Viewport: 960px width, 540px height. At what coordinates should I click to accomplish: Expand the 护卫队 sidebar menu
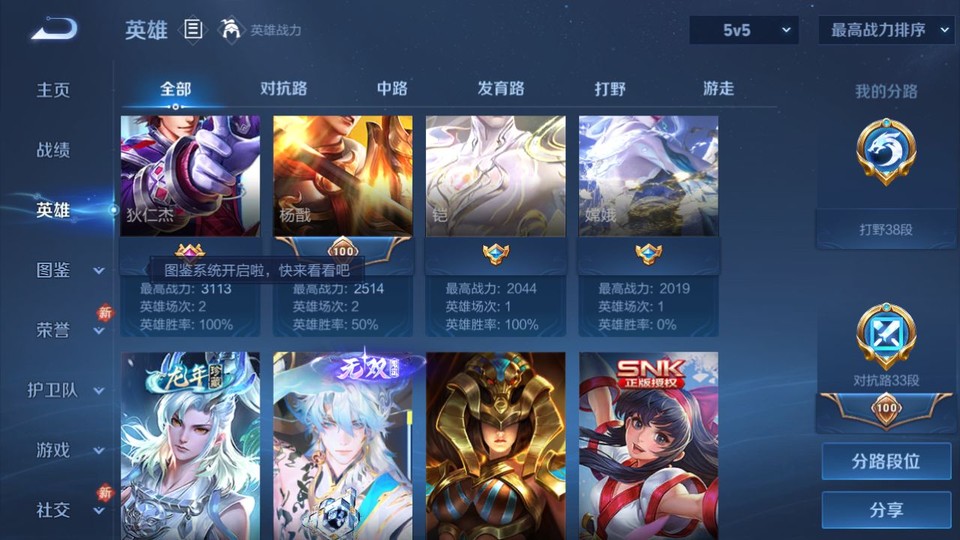66,390
